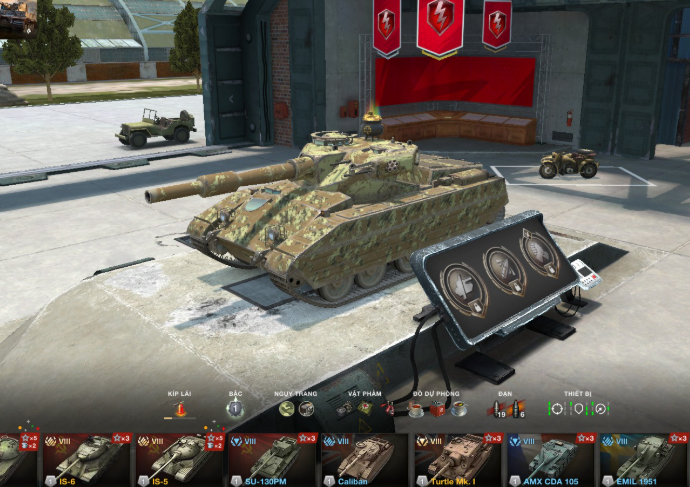
Task: Open the rank (Bậc) badge
Action: (x=235, y=408)
